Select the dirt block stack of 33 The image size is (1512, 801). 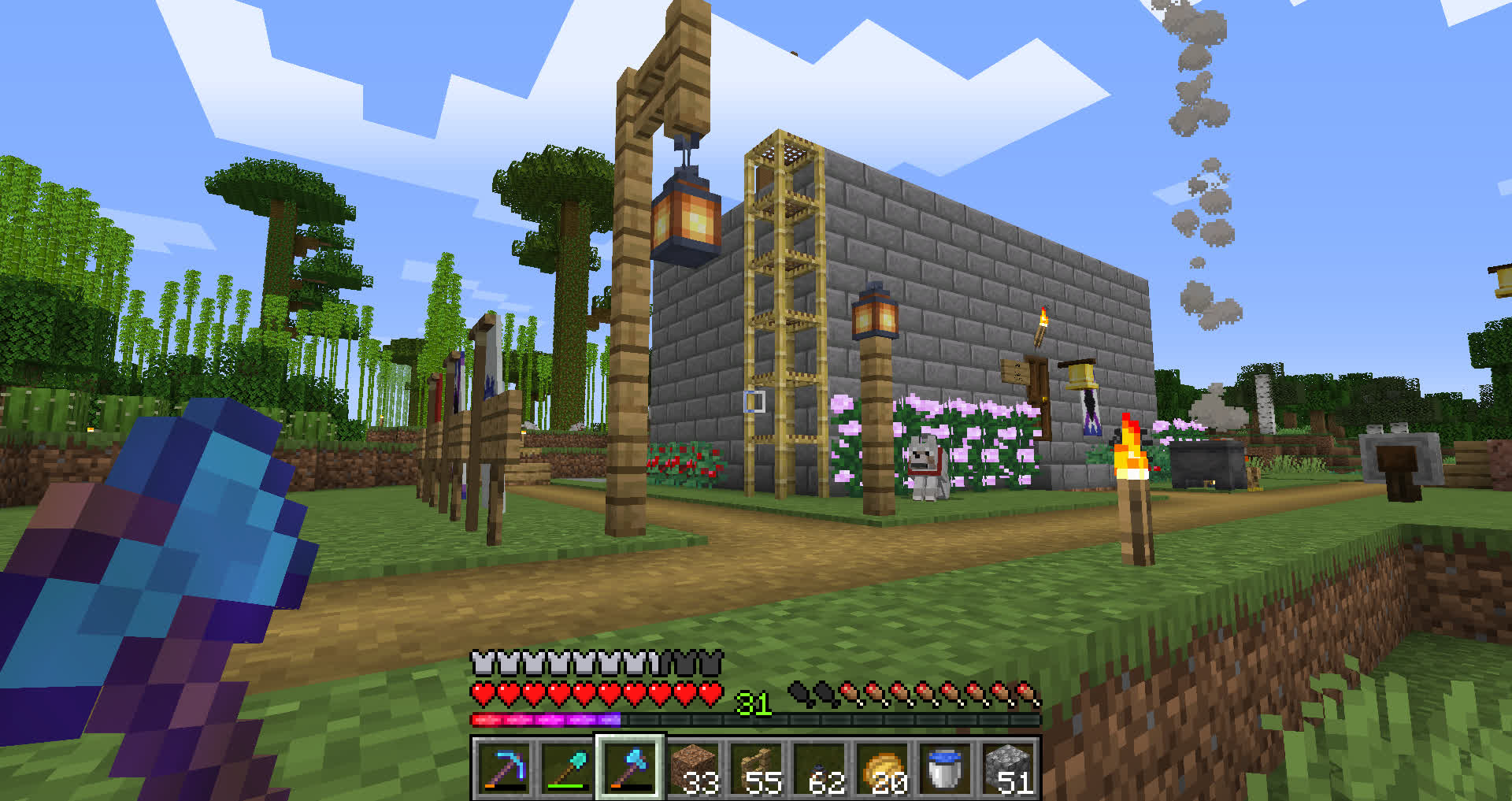click(x=693, y=768)
